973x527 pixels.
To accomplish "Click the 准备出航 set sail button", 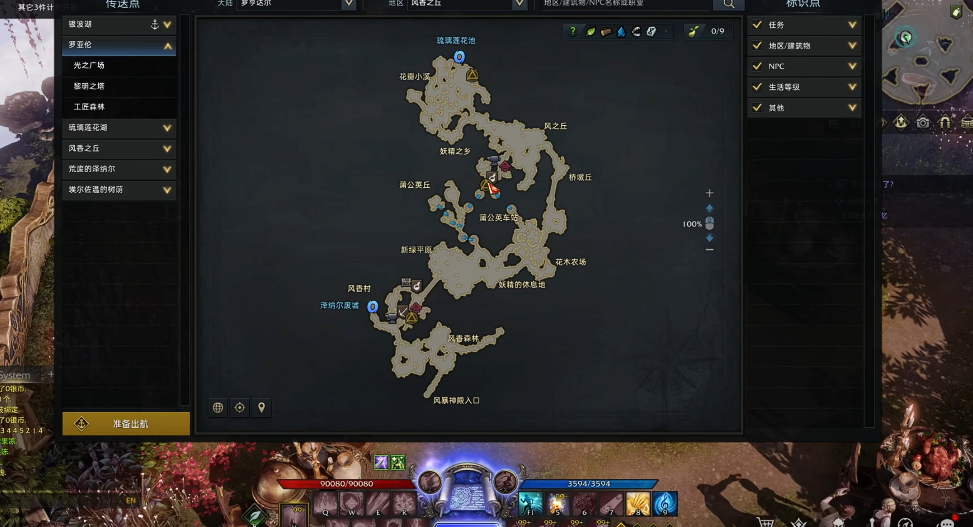I will coord(126,424).
